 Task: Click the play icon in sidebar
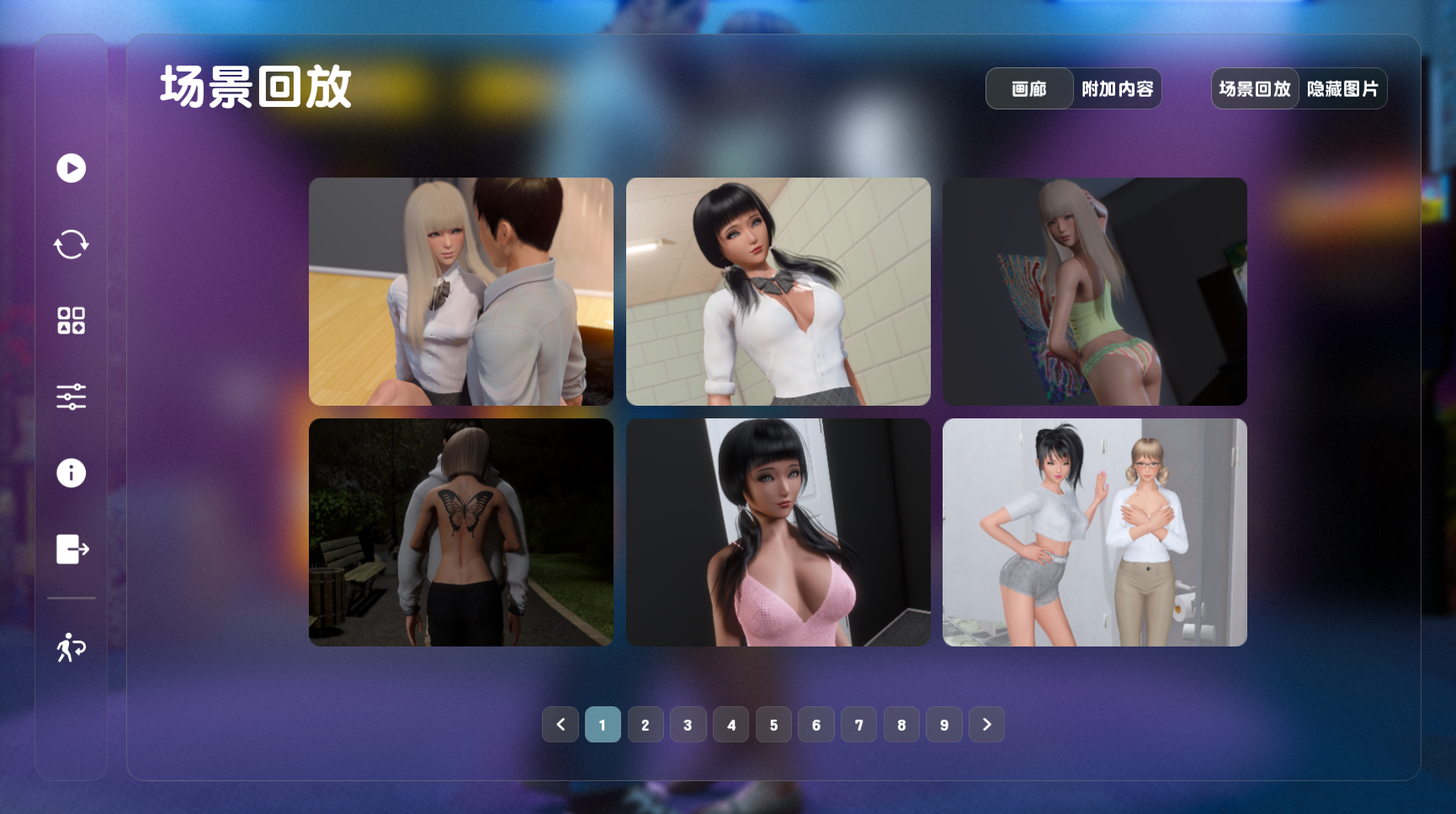[72, 168]
